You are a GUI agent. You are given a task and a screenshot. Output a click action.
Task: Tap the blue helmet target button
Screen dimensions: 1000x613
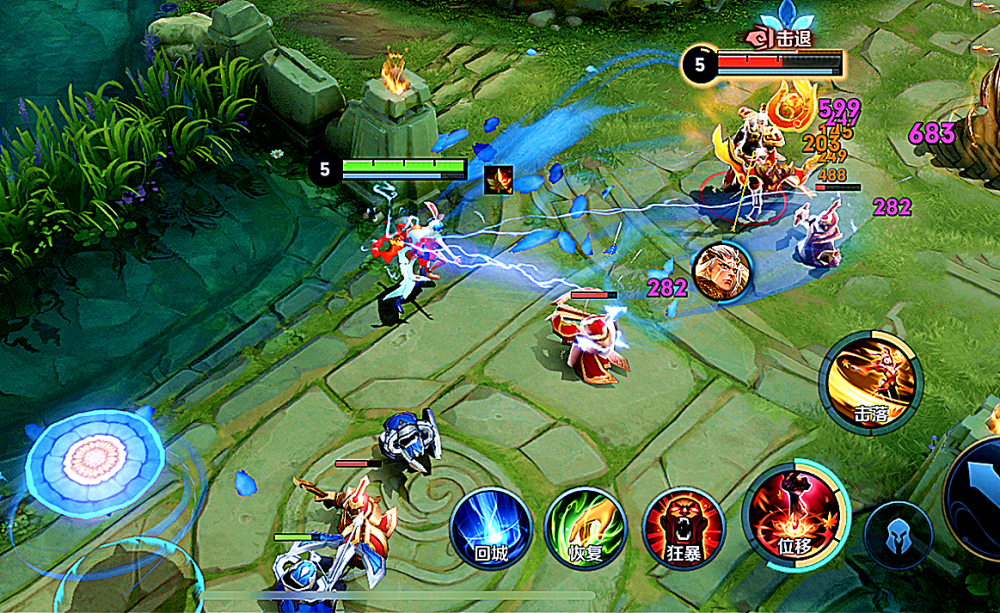(x=898, y=534)
